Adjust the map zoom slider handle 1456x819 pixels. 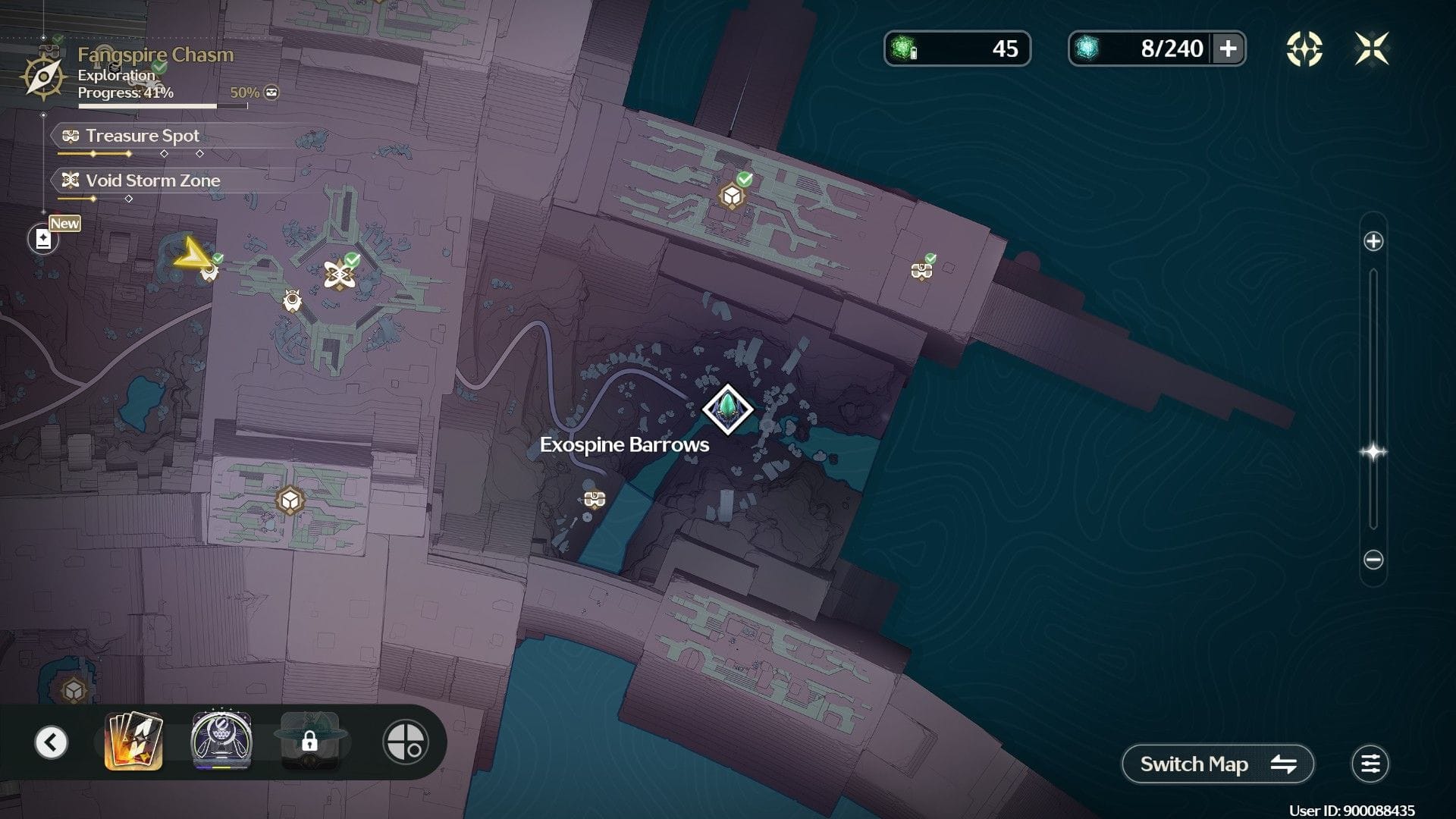click(1373, 452)
